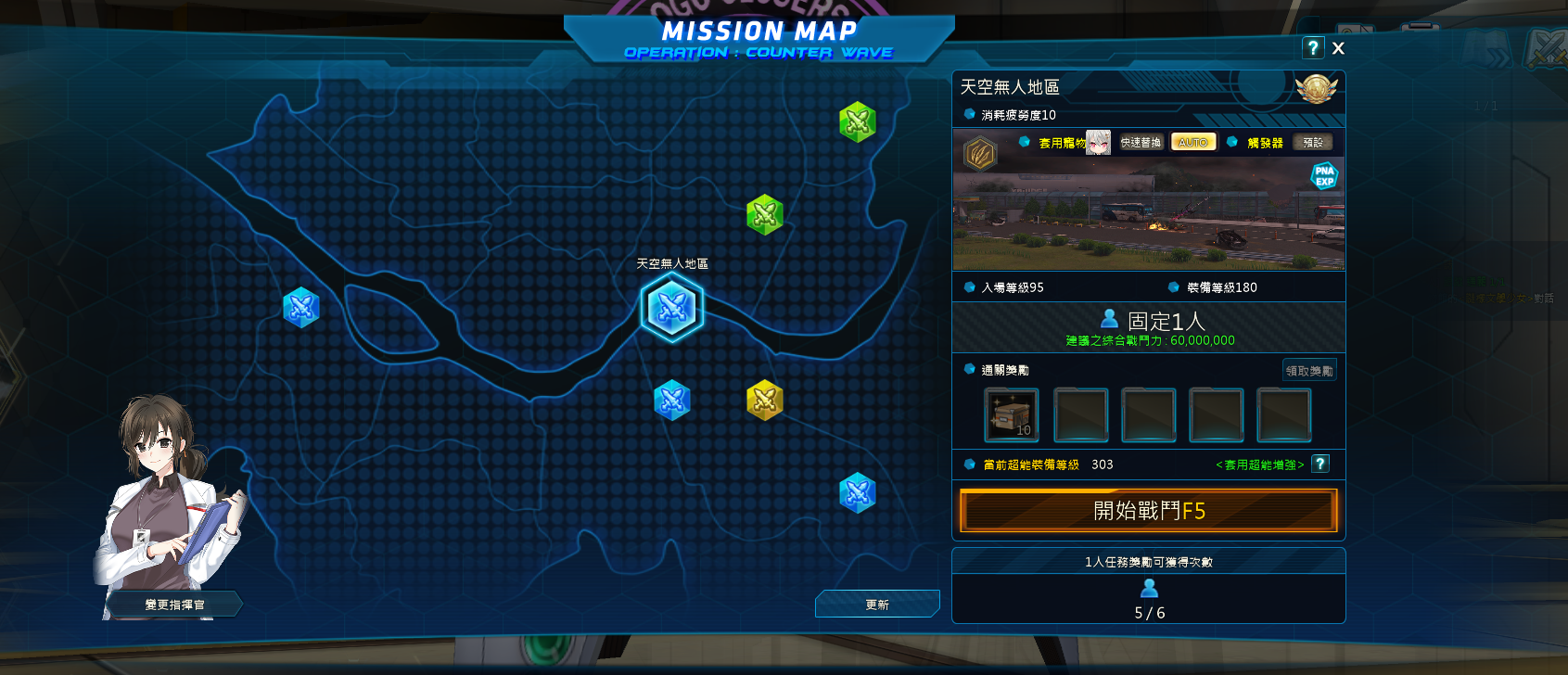The height and width of the screenshot is (675, 1568).
Task: Change commander via 變更指揮官 button
Action: 174,605
